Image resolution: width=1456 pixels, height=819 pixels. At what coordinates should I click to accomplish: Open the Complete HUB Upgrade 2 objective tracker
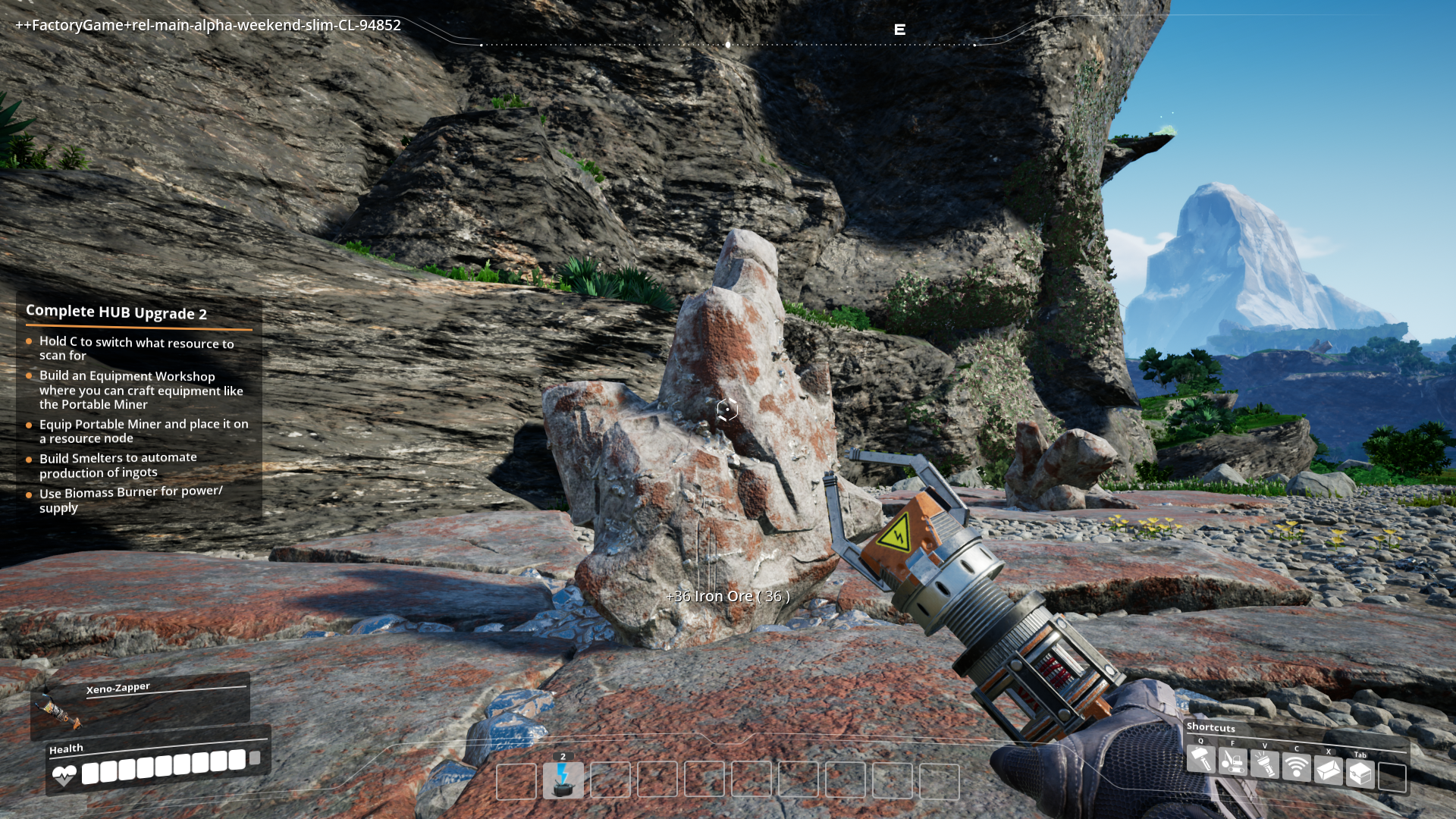pos(116,312)
